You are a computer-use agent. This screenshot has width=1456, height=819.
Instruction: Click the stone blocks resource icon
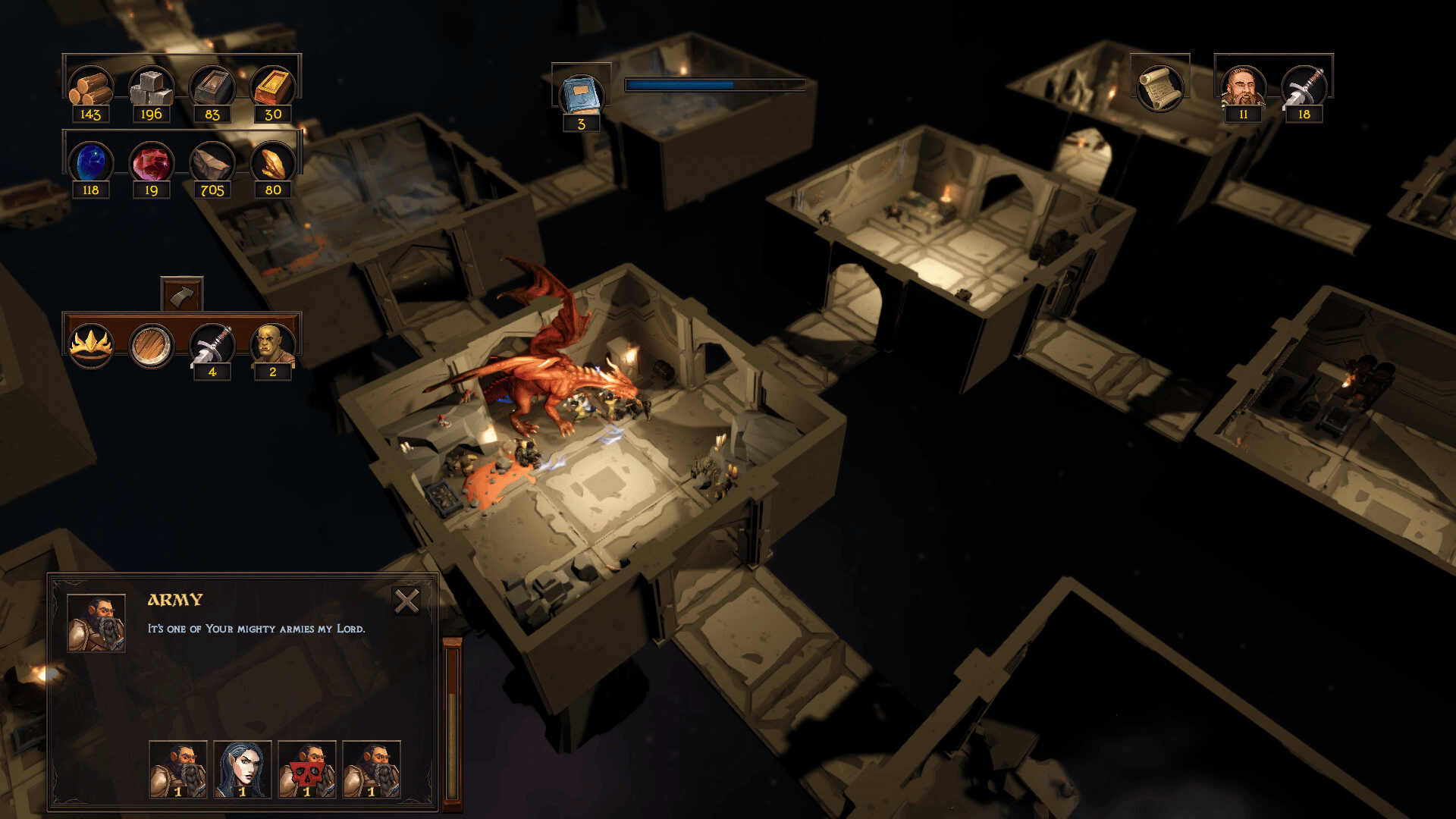tap(152, 87)
